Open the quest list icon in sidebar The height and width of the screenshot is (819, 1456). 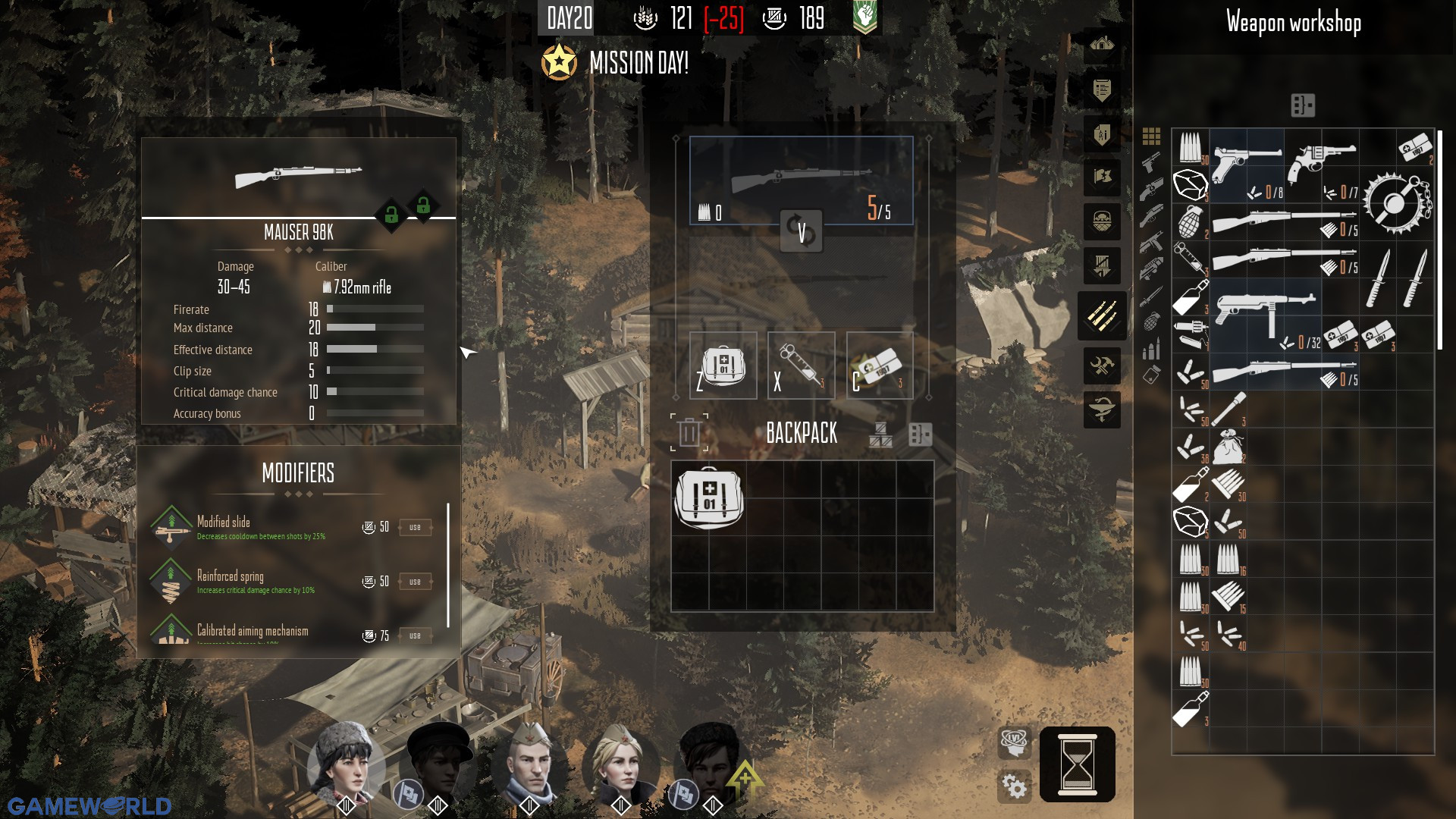coord(1102,89)
